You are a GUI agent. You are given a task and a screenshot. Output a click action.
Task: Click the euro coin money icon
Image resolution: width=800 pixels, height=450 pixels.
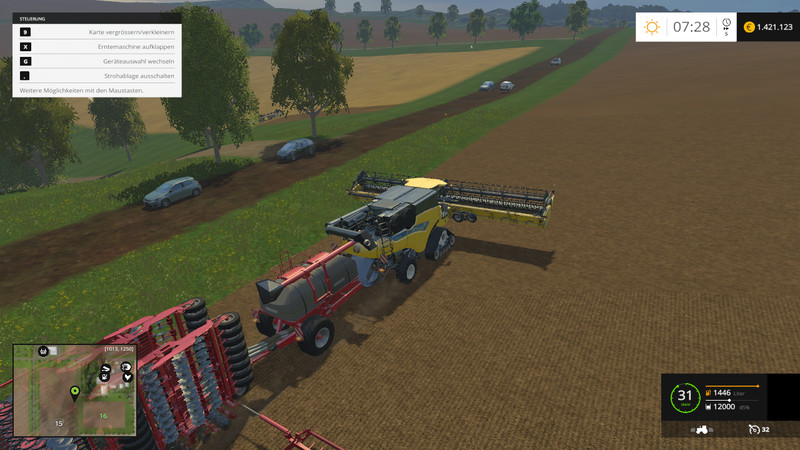pyautogui.click(x=748, y=27)
